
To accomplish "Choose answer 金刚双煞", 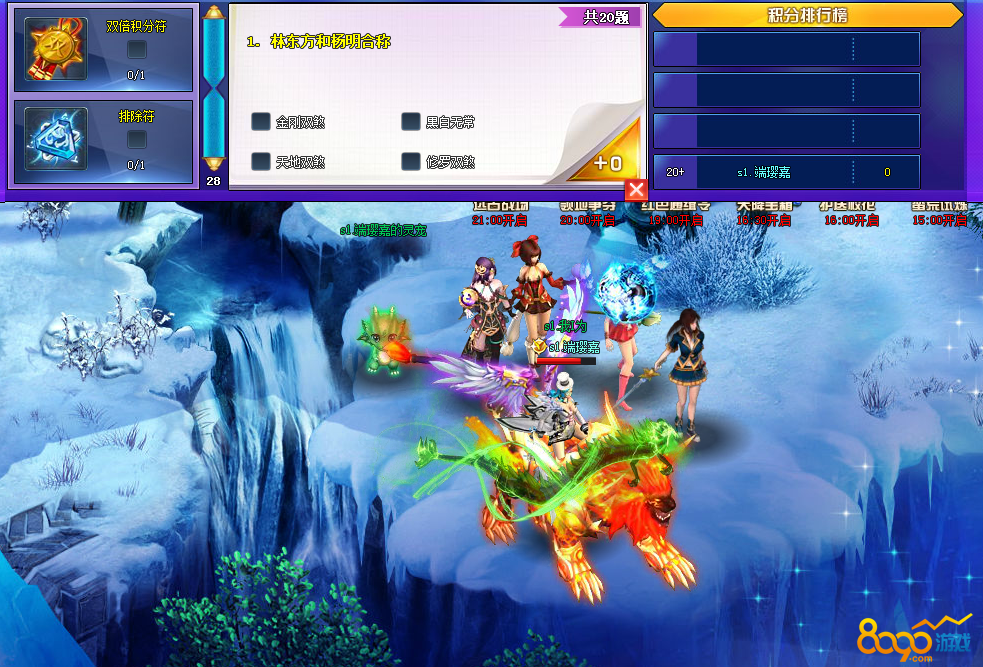I will coord(261,122).
